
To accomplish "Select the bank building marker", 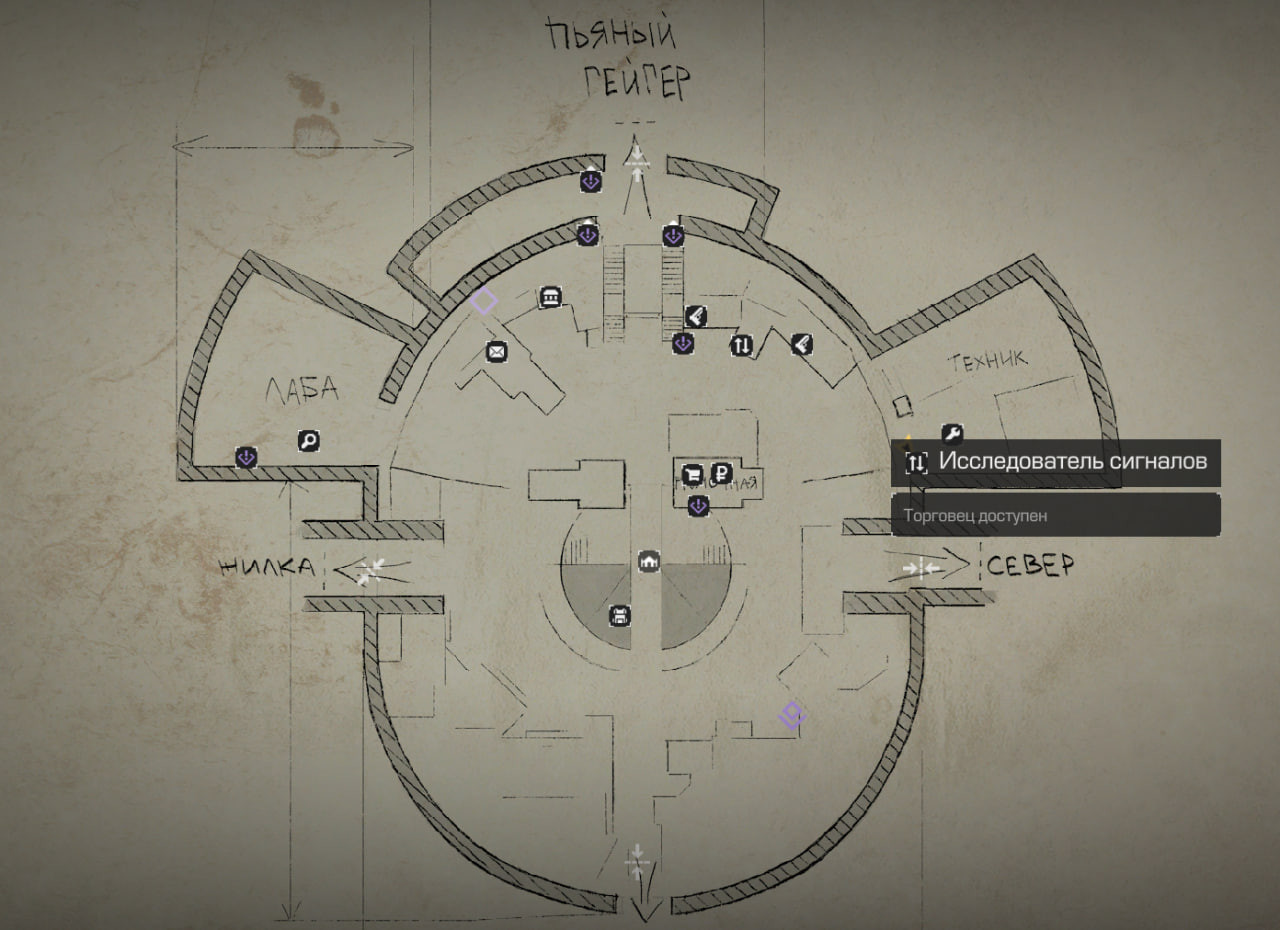I will (550, 296).
